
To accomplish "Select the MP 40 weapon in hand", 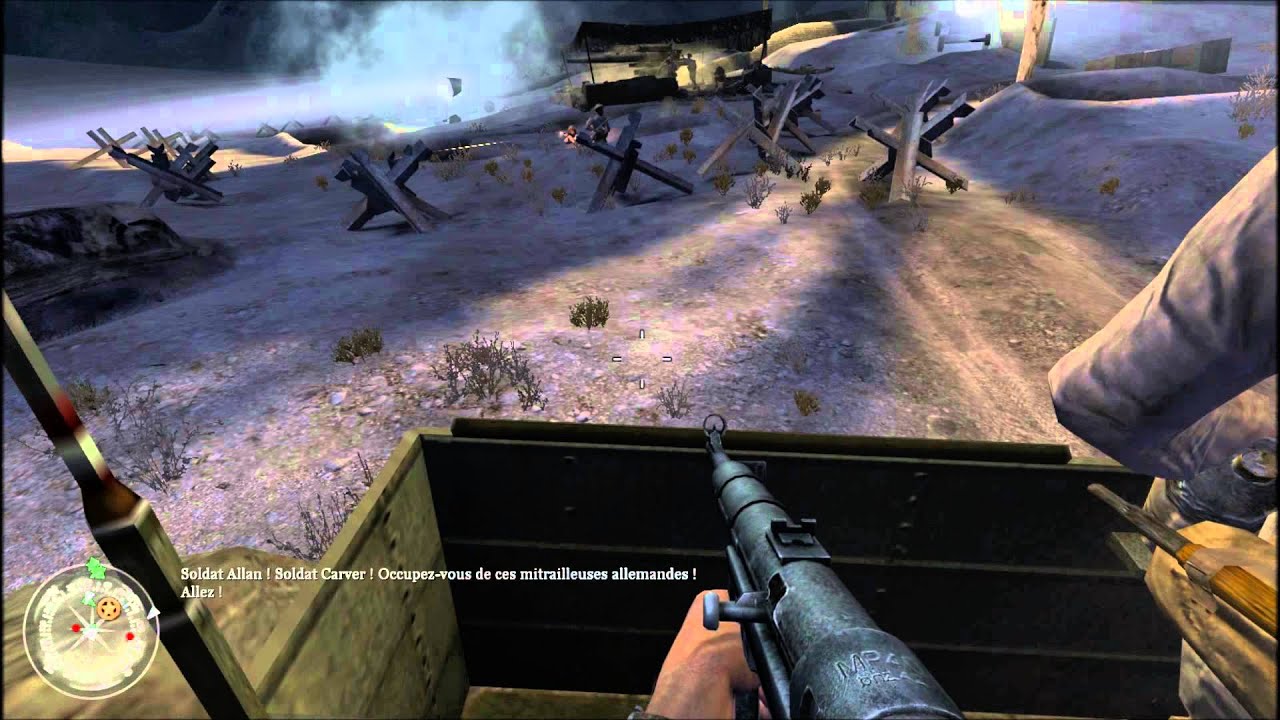I will [x=790, y=560].
